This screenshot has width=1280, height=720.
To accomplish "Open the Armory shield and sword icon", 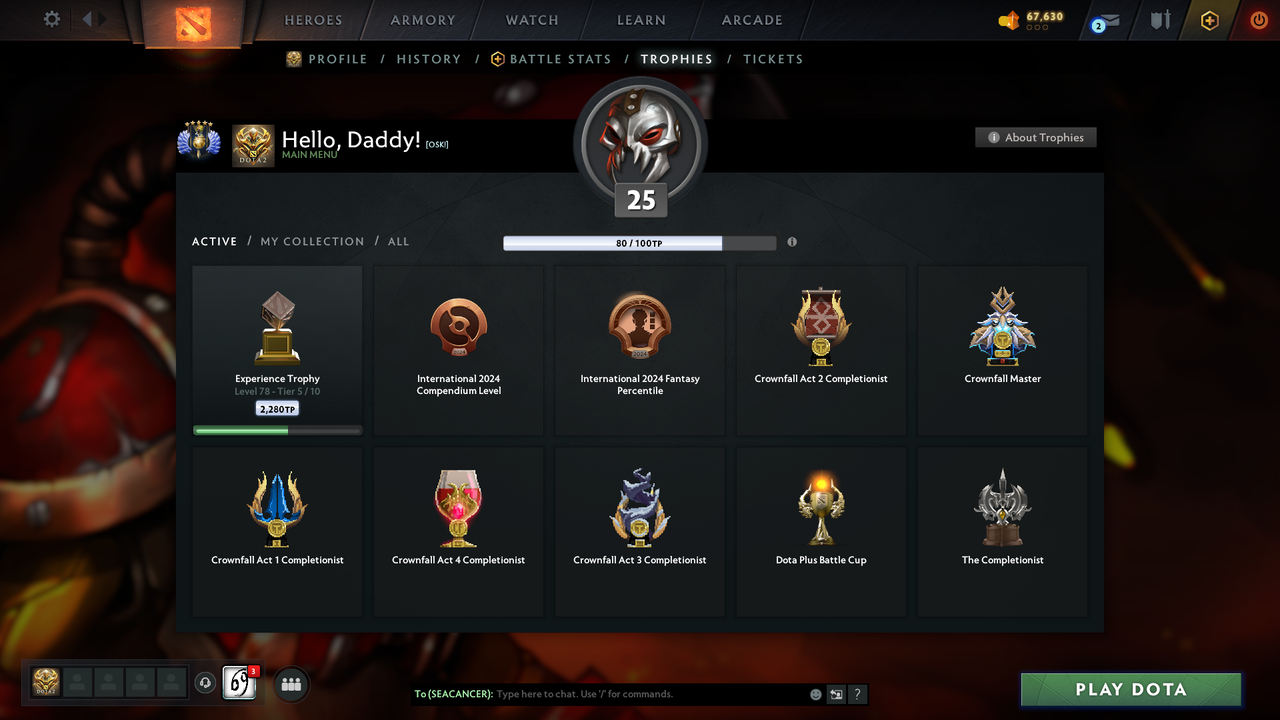I will click(x=1158, y=19).
